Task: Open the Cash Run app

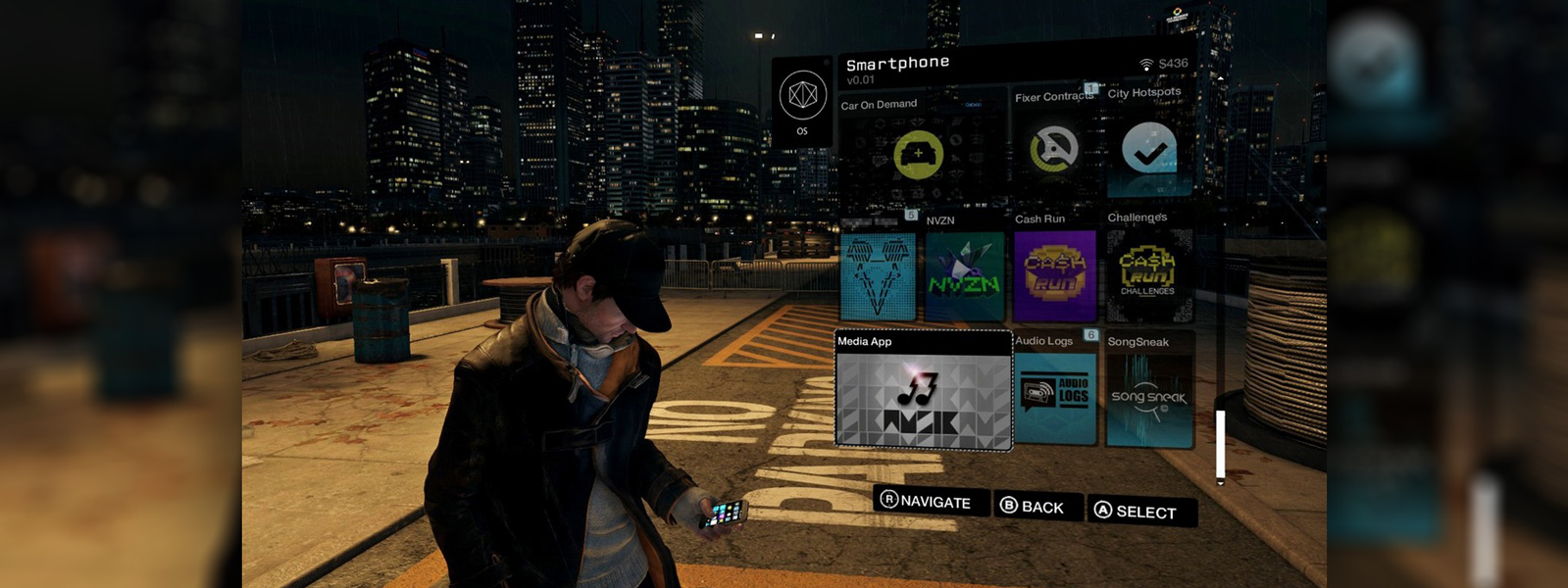Action: pos(1054,275)
